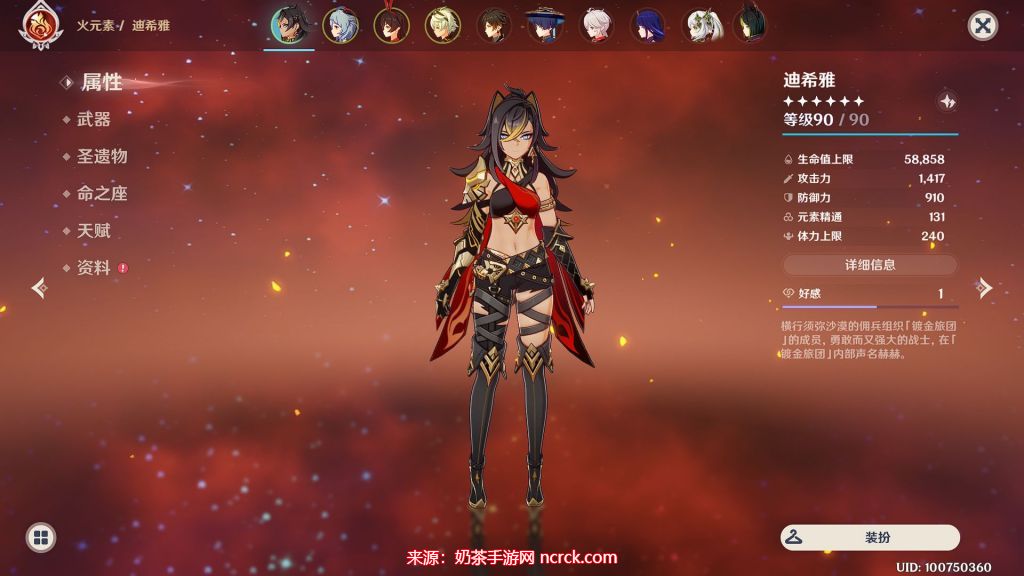Select the 属性 attributes menu entry
This screenshot has width=1024, height=576.
tap(100, 82)
